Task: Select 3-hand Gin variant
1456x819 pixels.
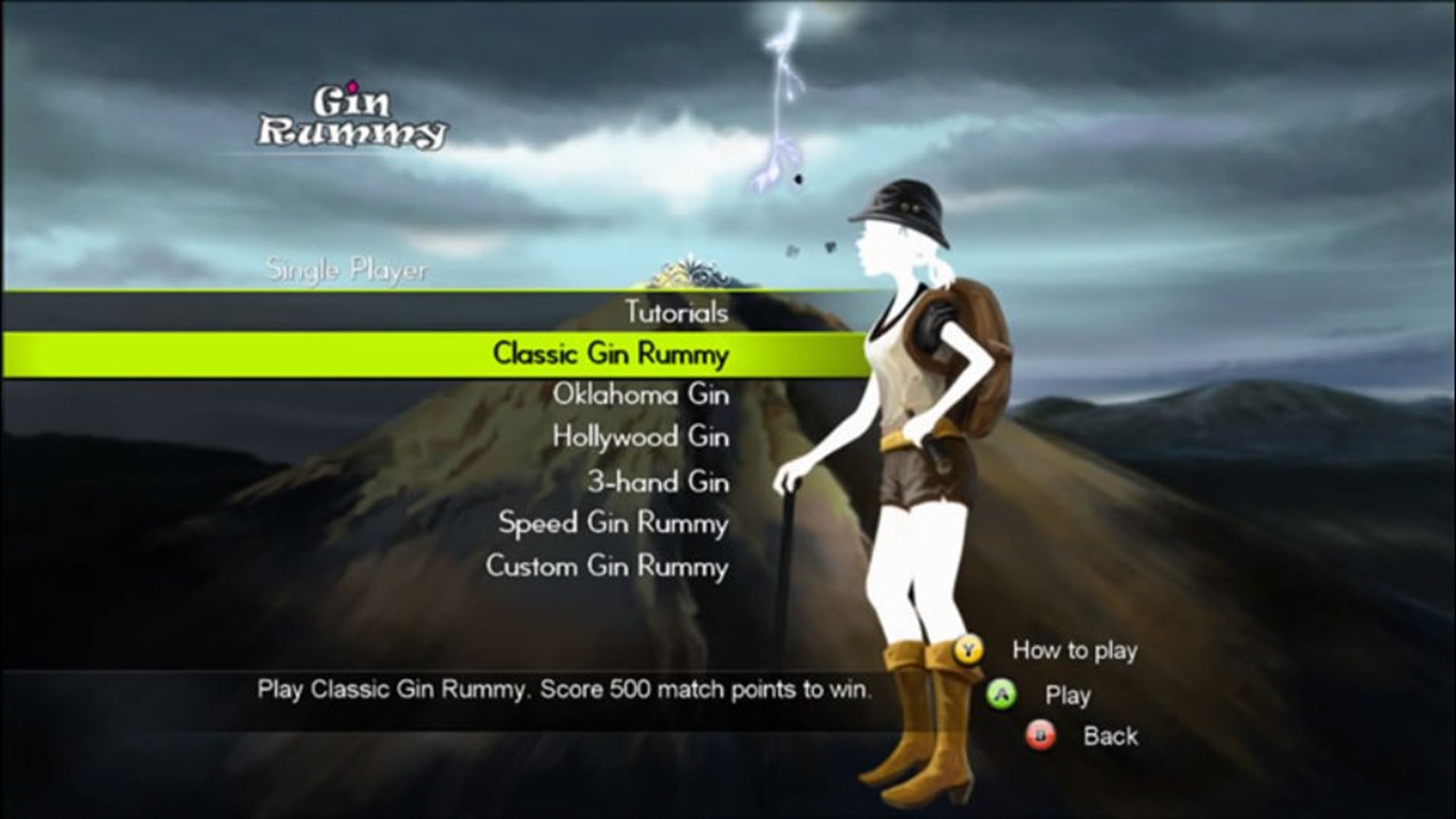Action: point(660,481)
